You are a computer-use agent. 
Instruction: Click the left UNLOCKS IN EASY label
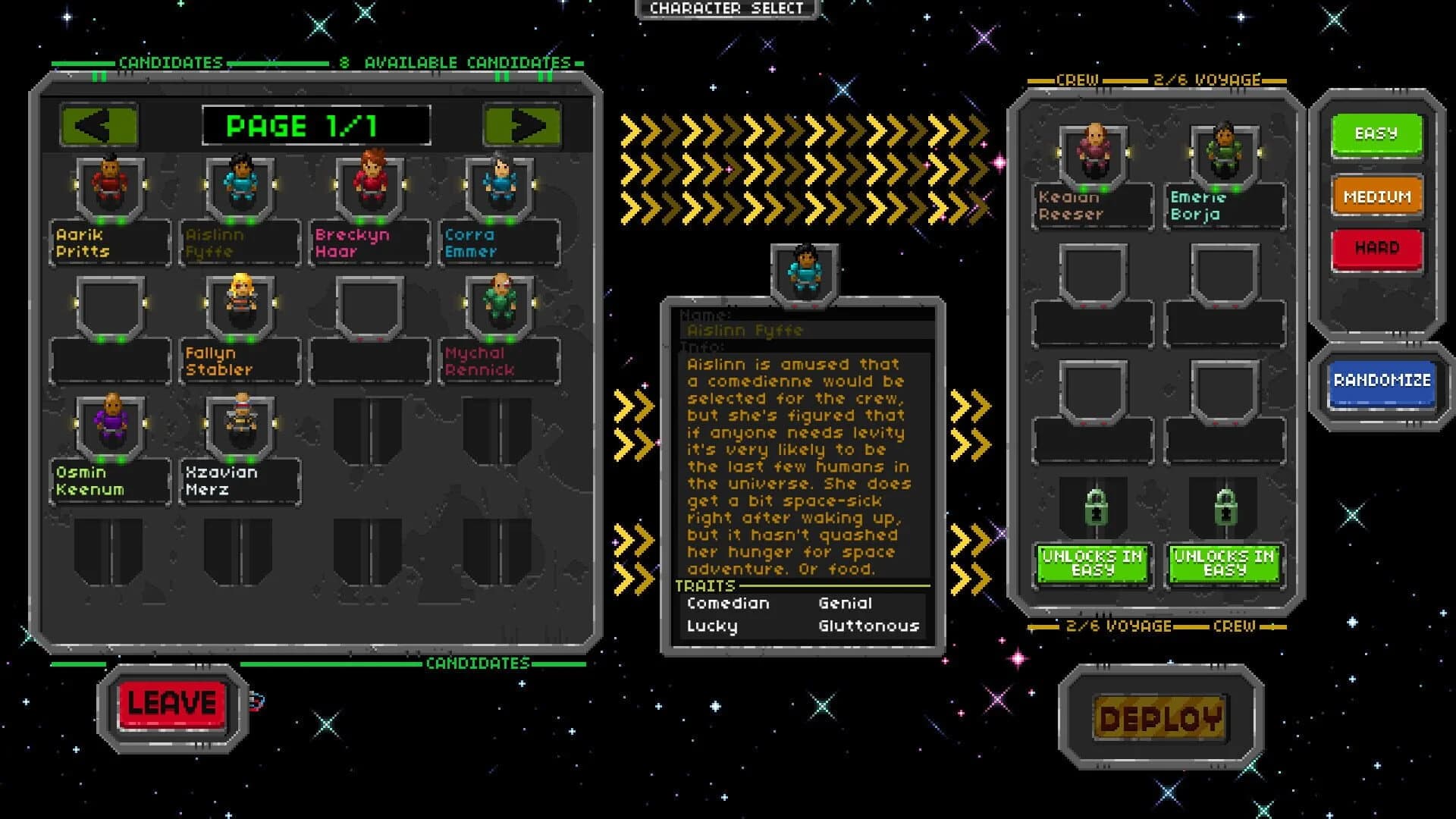coord(1092,564)
